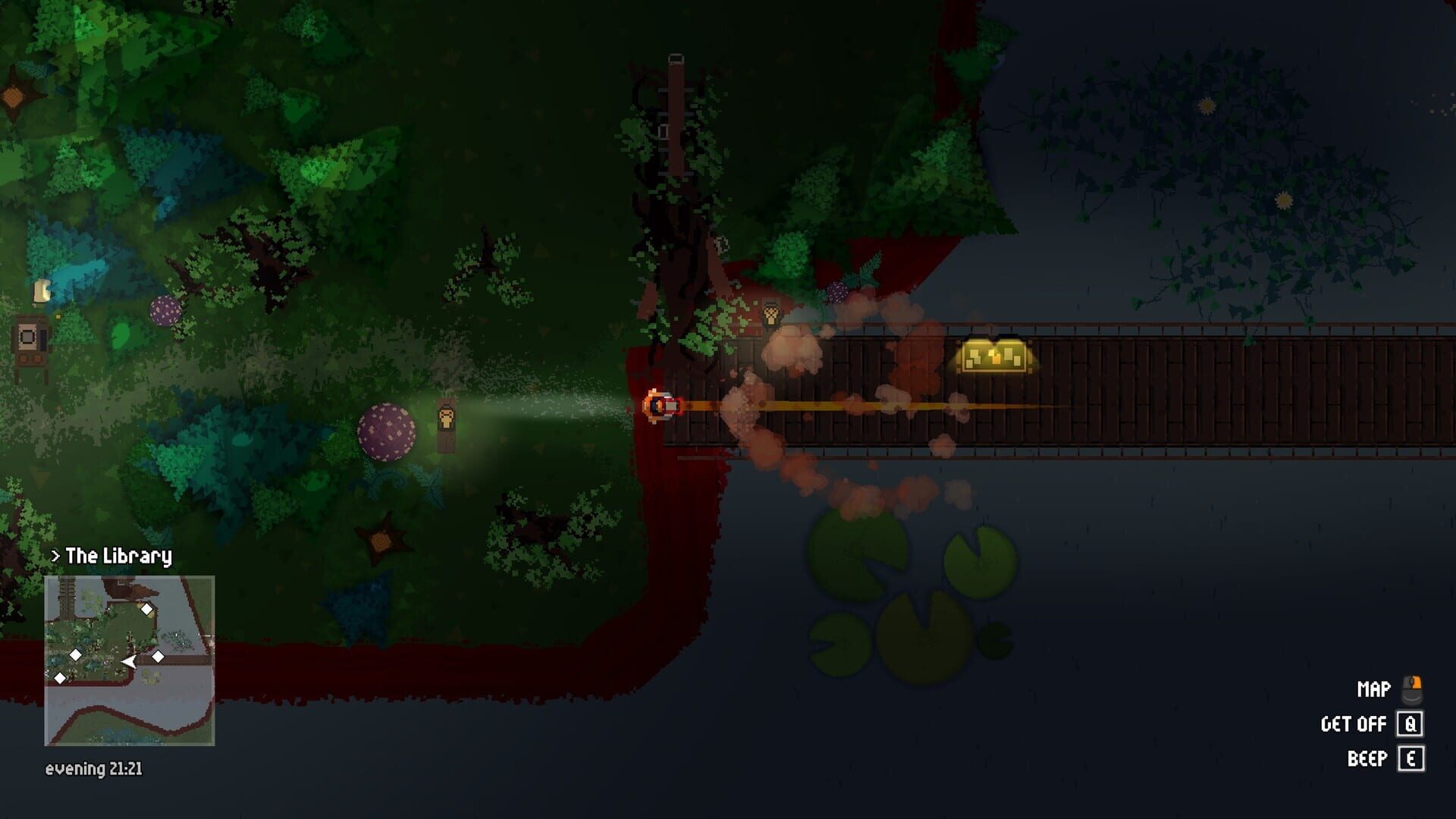Screen dimensions: 1456x819
Task: Expand the chevron before The Library objective
Action: click(x=55, y=555)
